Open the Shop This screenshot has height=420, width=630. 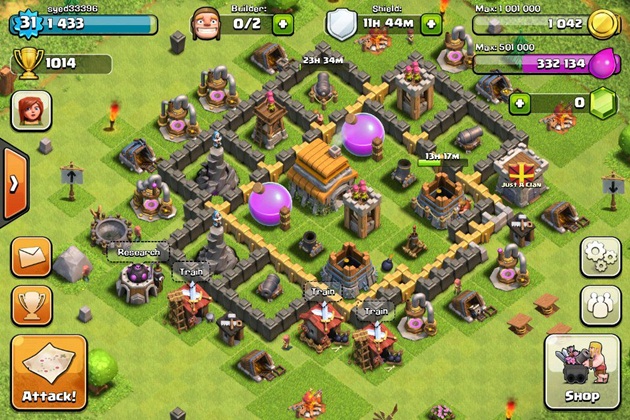click(x=581, y=372)
